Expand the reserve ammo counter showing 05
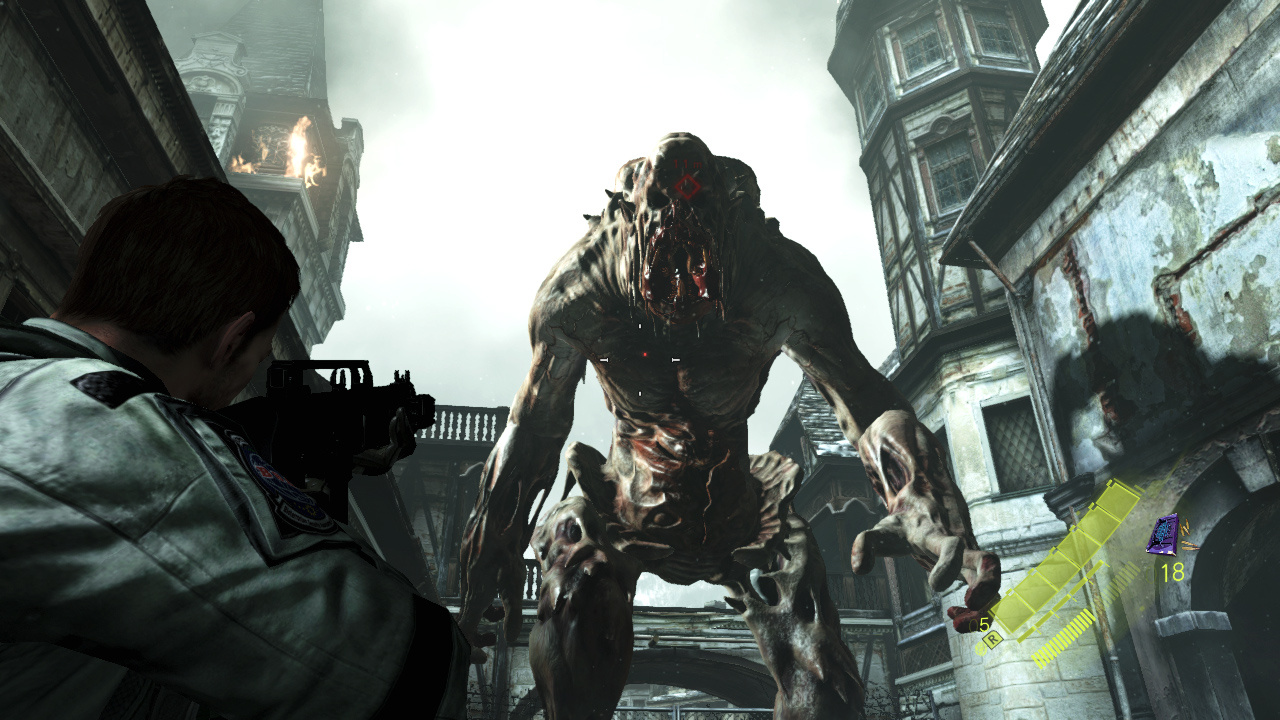The width and height of the screenshot is (1280, 720). pos(977,622)
